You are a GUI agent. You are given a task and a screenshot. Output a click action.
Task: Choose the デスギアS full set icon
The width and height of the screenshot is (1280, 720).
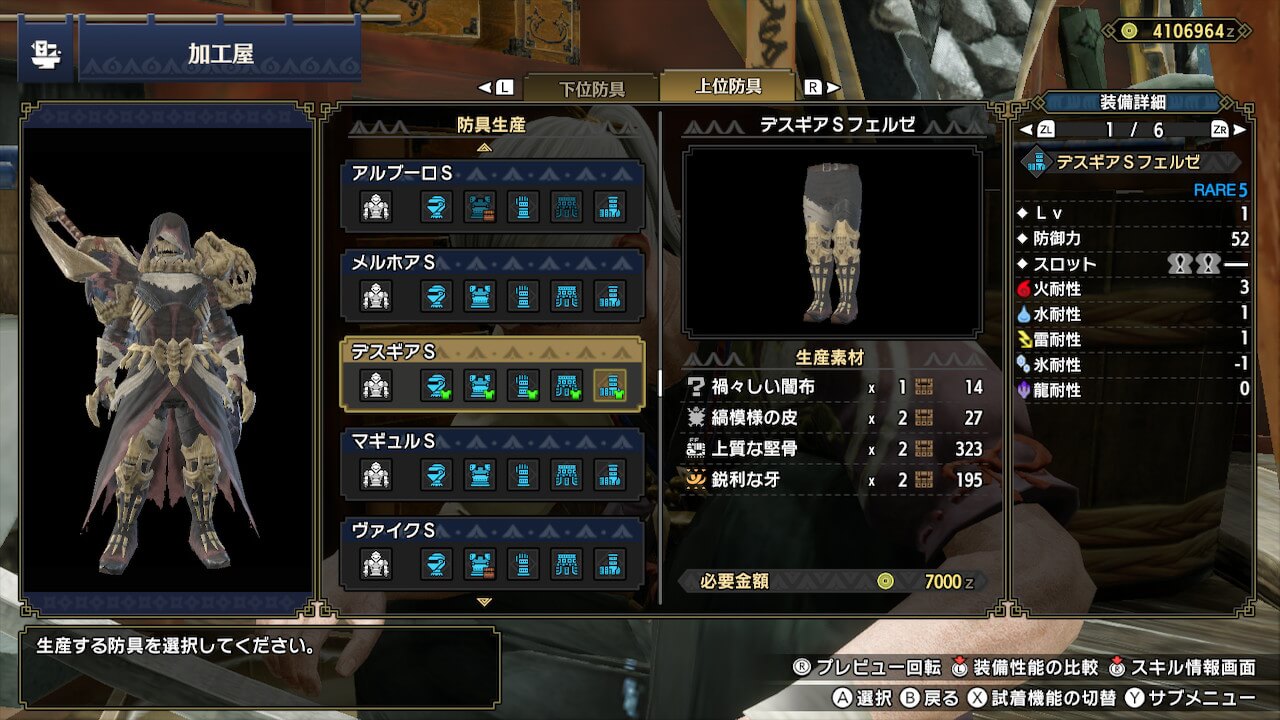coord(376,385)
